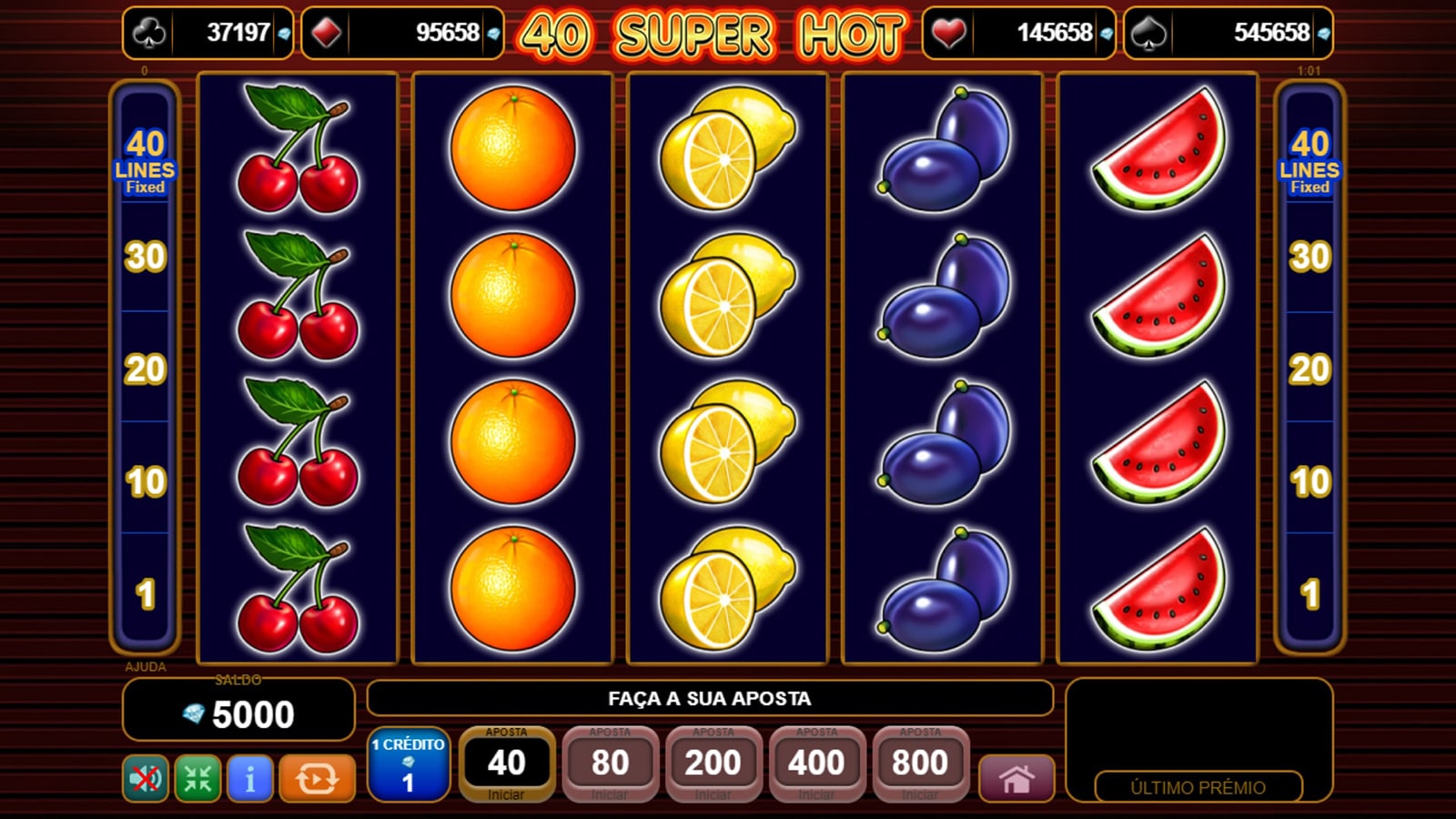Viewport: 1456px width, 819px height.
Task: Bet the maximum 800 amount
Action: click(x=920, y=763)
